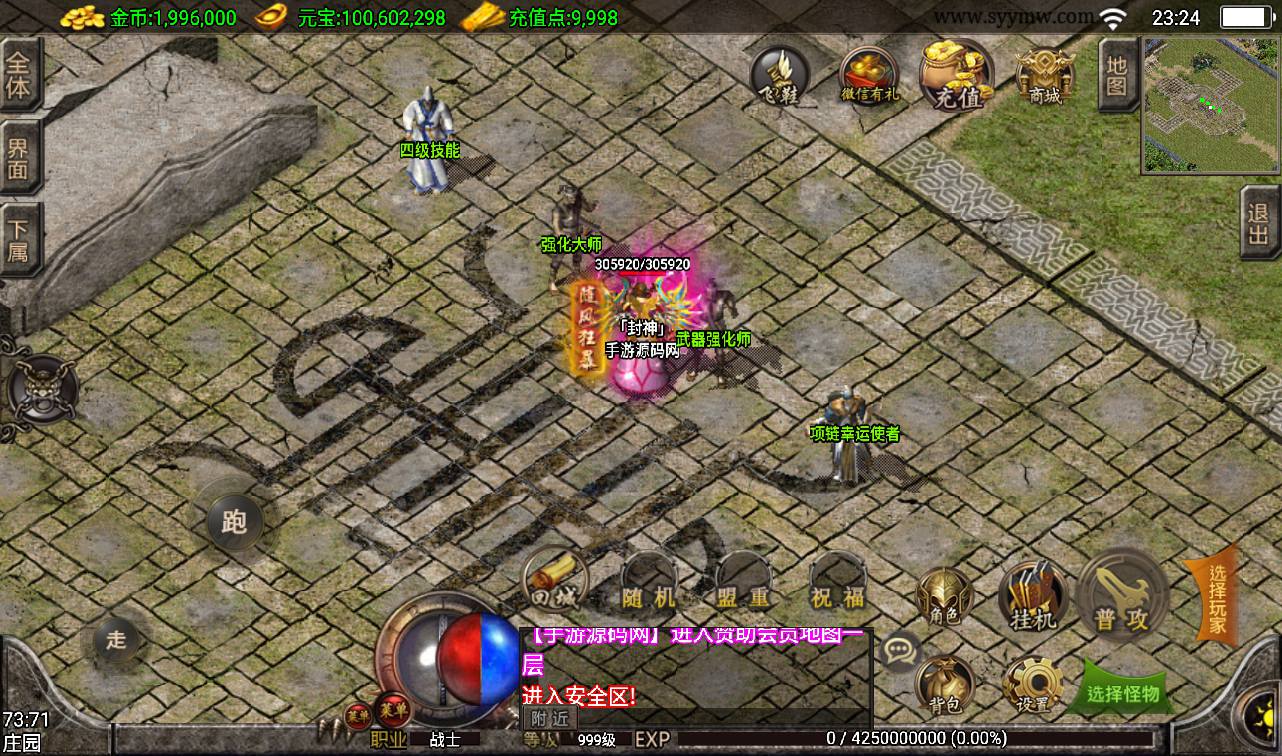Open the 全体 tab on the left
Image resolution: width=1282 pixels, height=756 pixels.
point(19,75)
